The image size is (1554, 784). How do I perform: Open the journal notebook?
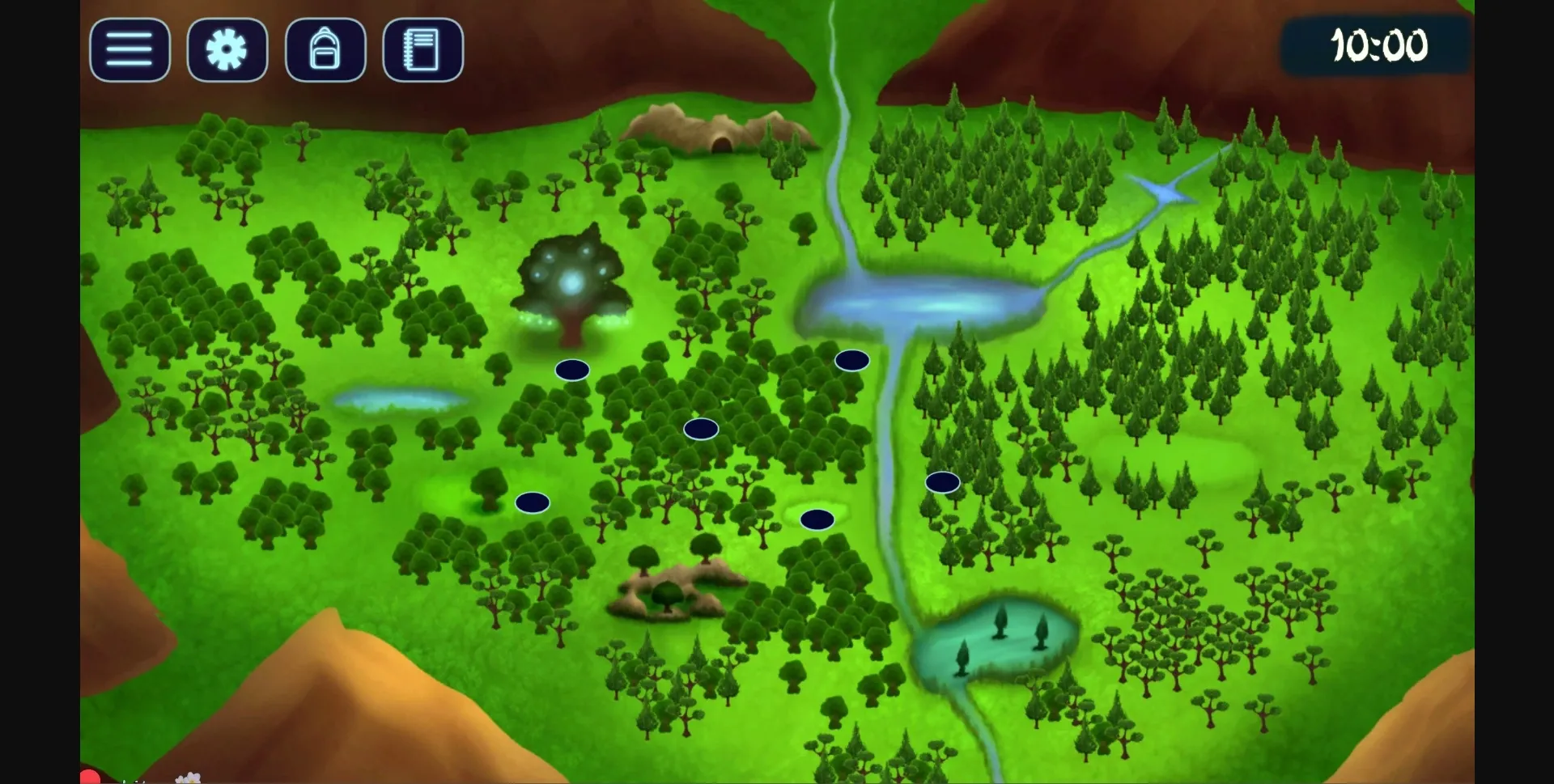[423, 50]
